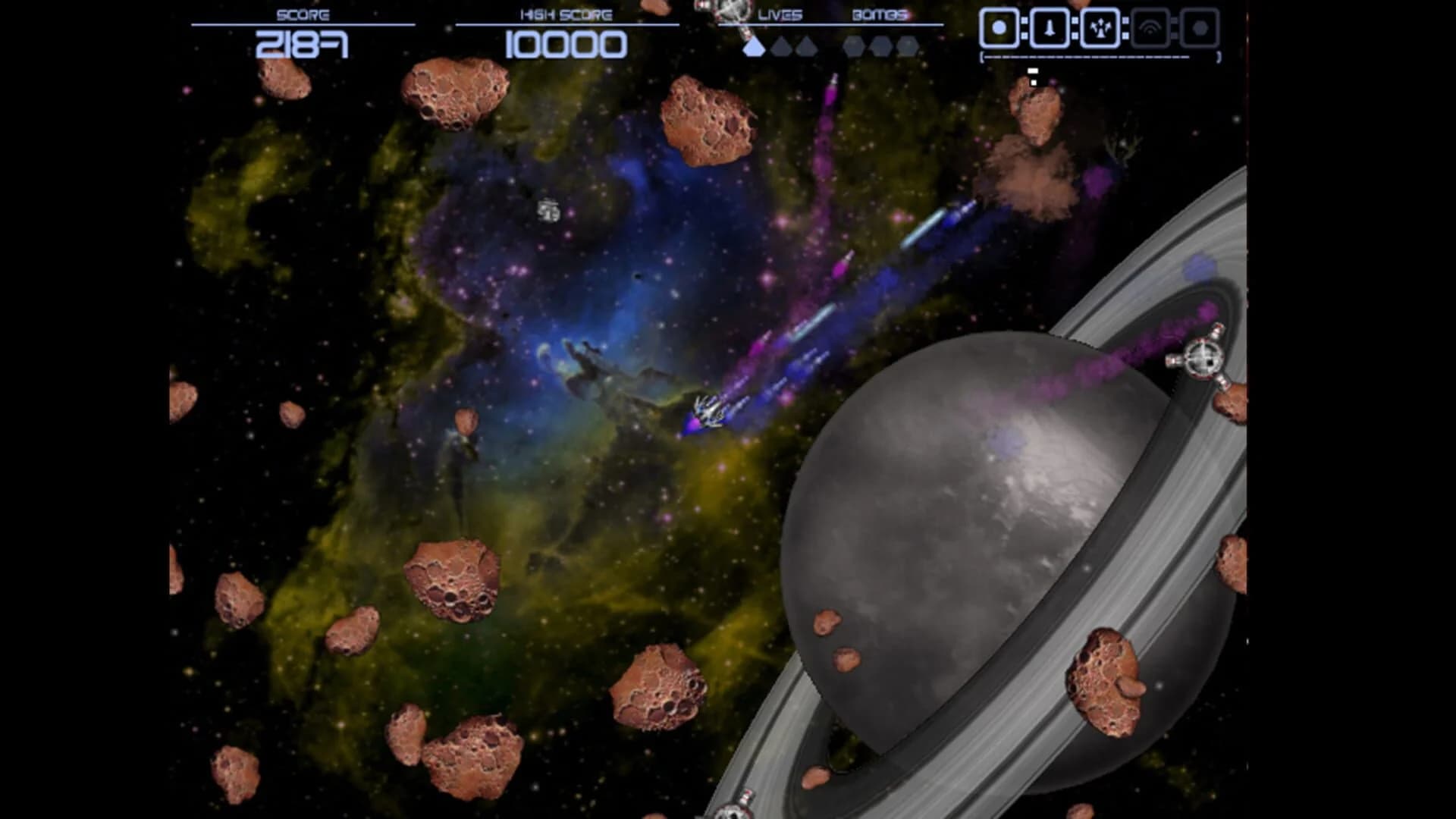1456x819 pixels.
Task: Select the single-shot weapon icon
Action: [x=999, y=28]
